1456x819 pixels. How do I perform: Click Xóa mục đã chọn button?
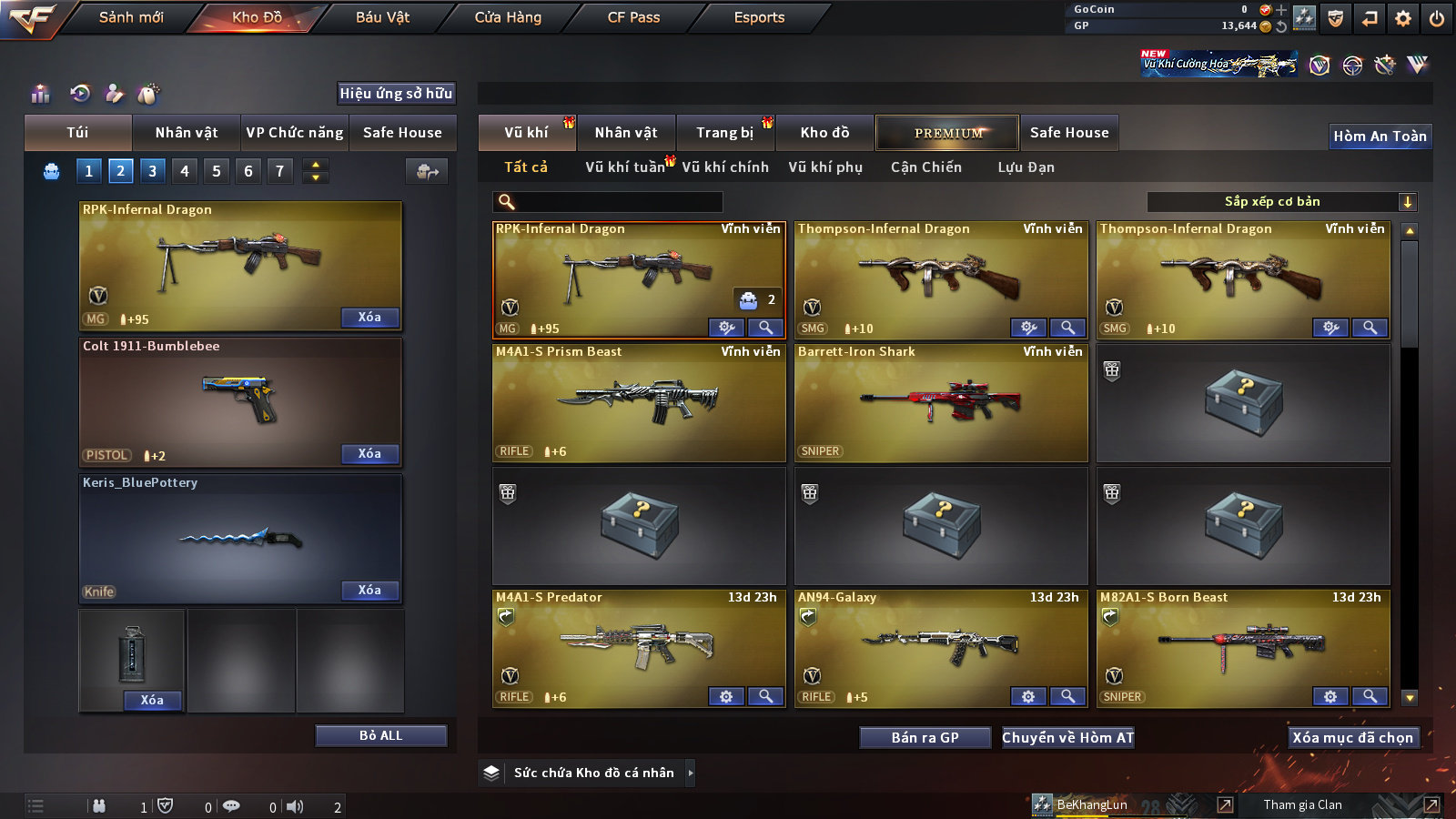pyautogui.click(x=1352, y=737)
